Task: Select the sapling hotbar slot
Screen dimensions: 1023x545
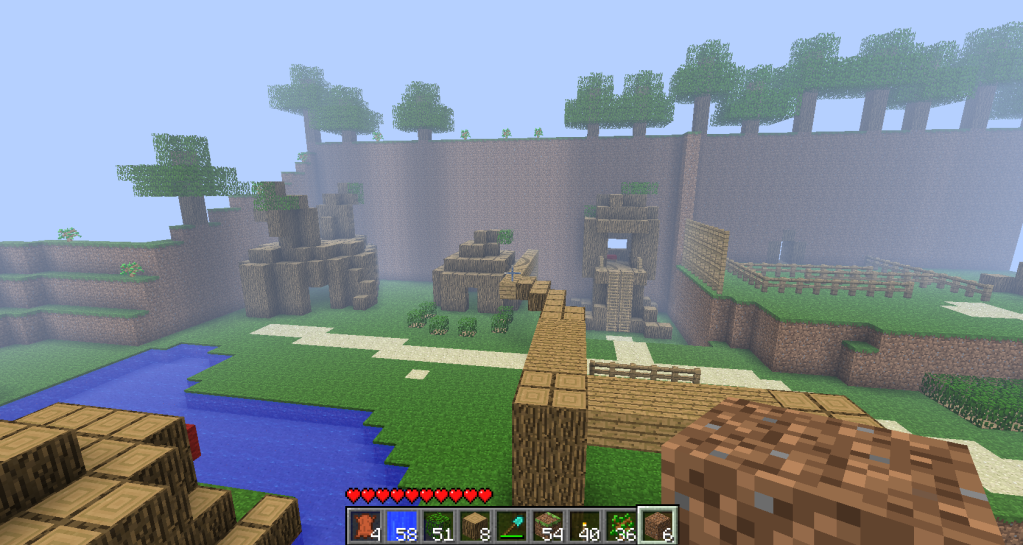Action: [x=622, y=524]
